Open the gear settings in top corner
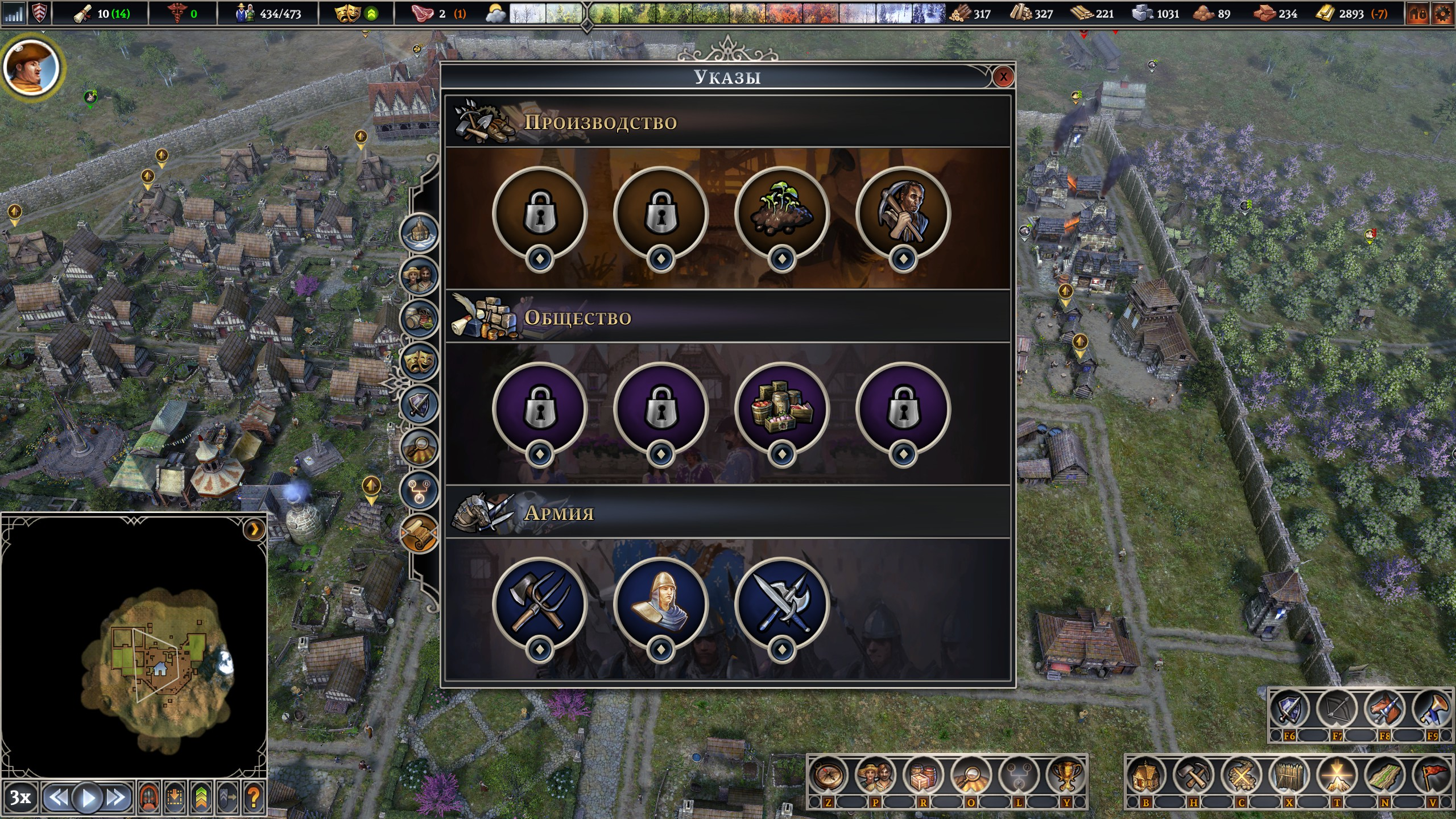1456x819 pixels. (x=1442, y=14)
